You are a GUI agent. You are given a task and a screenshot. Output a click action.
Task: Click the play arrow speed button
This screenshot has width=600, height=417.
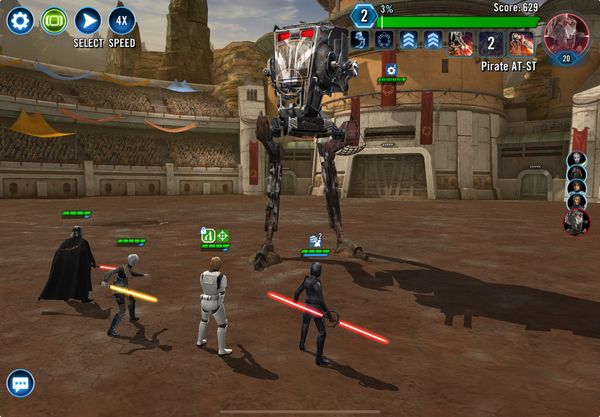coord(88,20)
